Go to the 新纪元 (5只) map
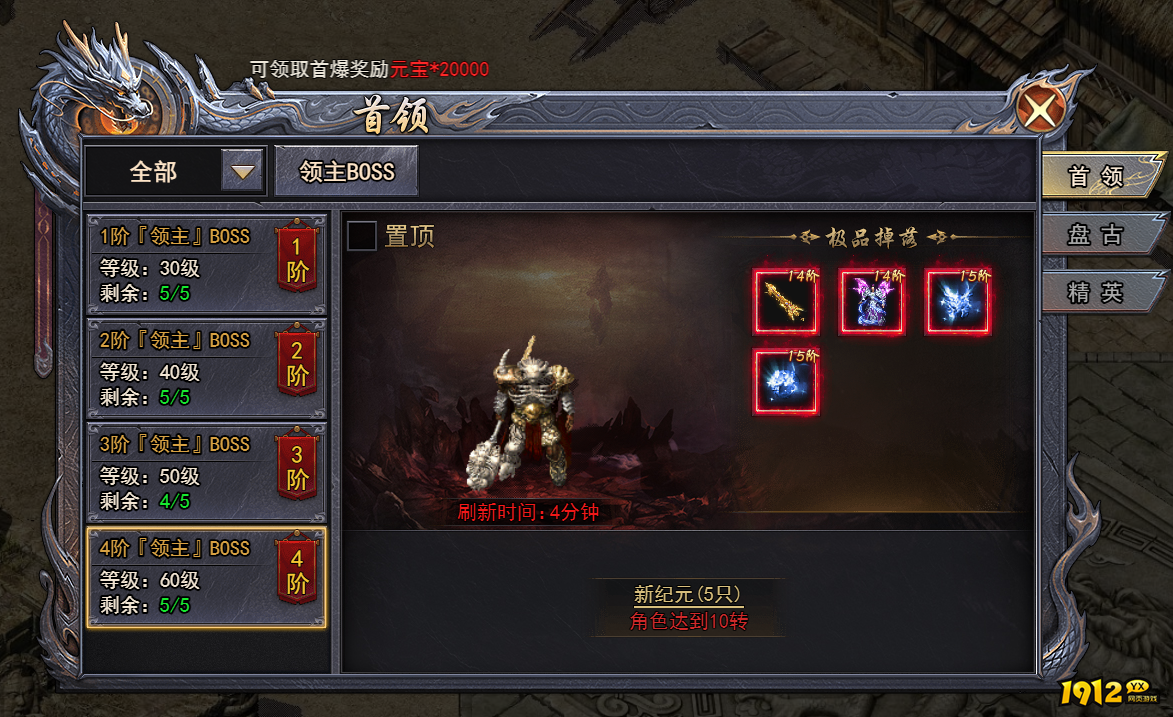 pyautogui.click(x=688, y=594)
